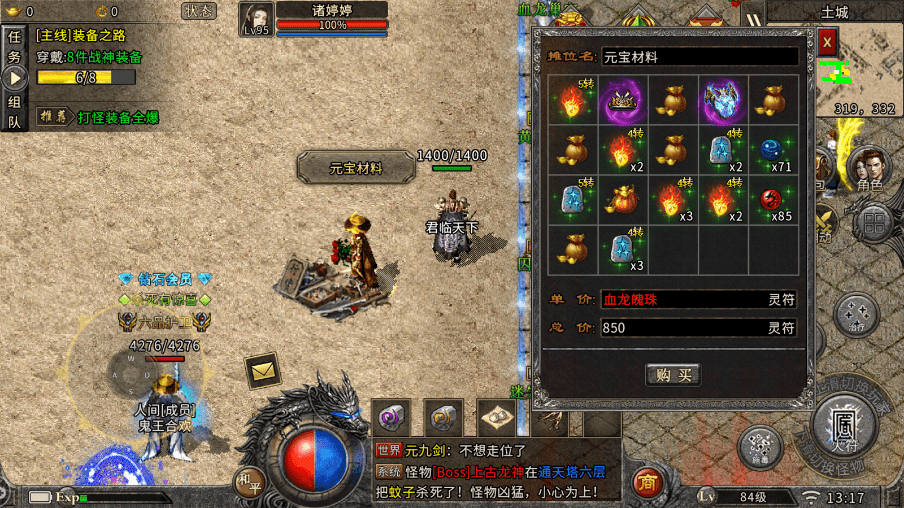
Task: Open the 状态 status panel
Action: click(x=199, y=11)
